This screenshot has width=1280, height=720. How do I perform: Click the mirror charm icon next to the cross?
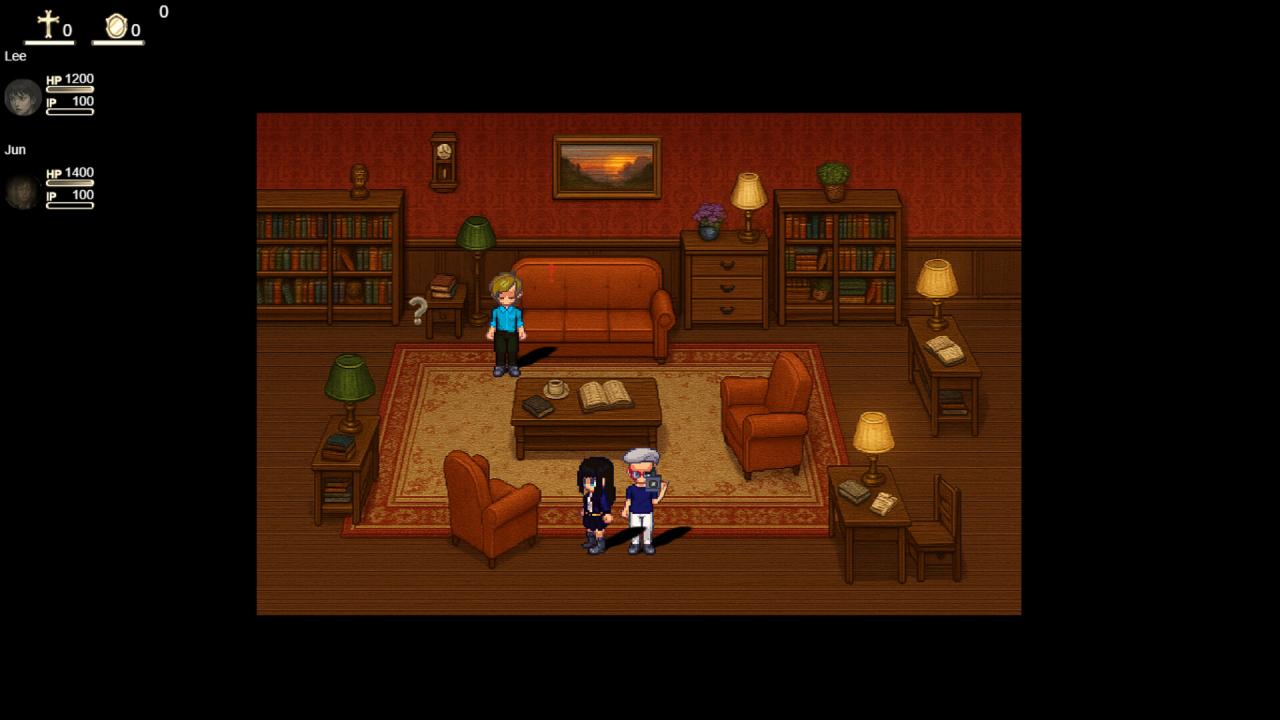(x=114, y=25)
